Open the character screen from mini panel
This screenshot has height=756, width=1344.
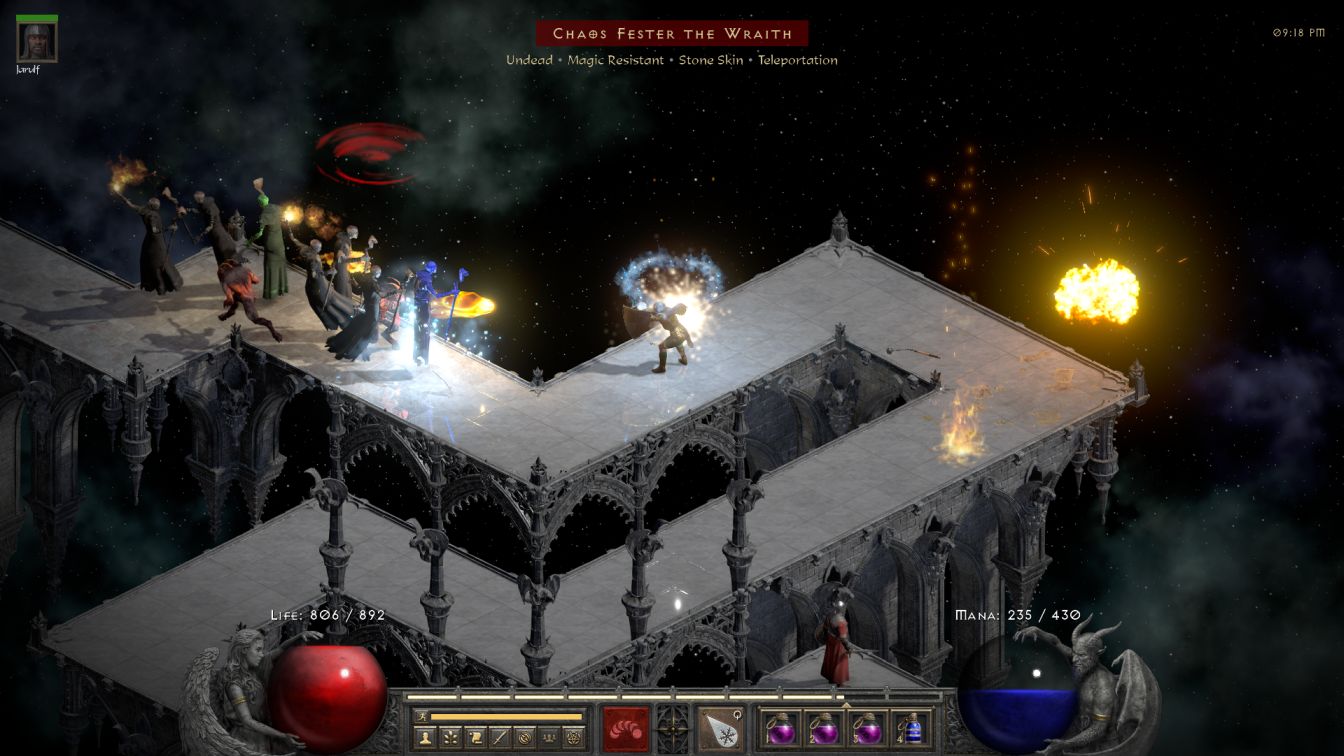click(424, 738)
